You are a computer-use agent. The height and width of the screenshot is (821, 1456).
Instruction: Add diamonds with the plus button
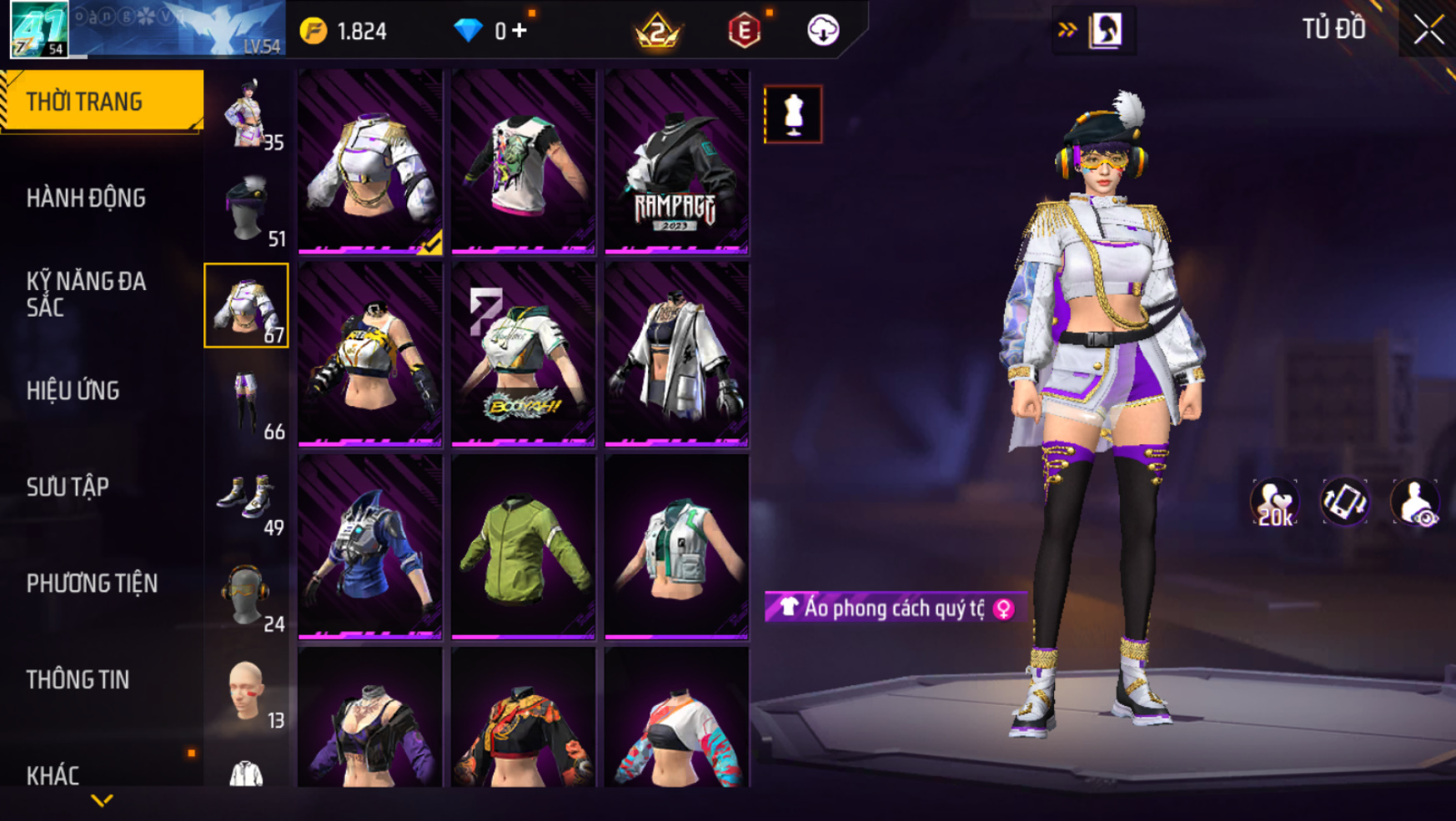[x=520, y=31]
